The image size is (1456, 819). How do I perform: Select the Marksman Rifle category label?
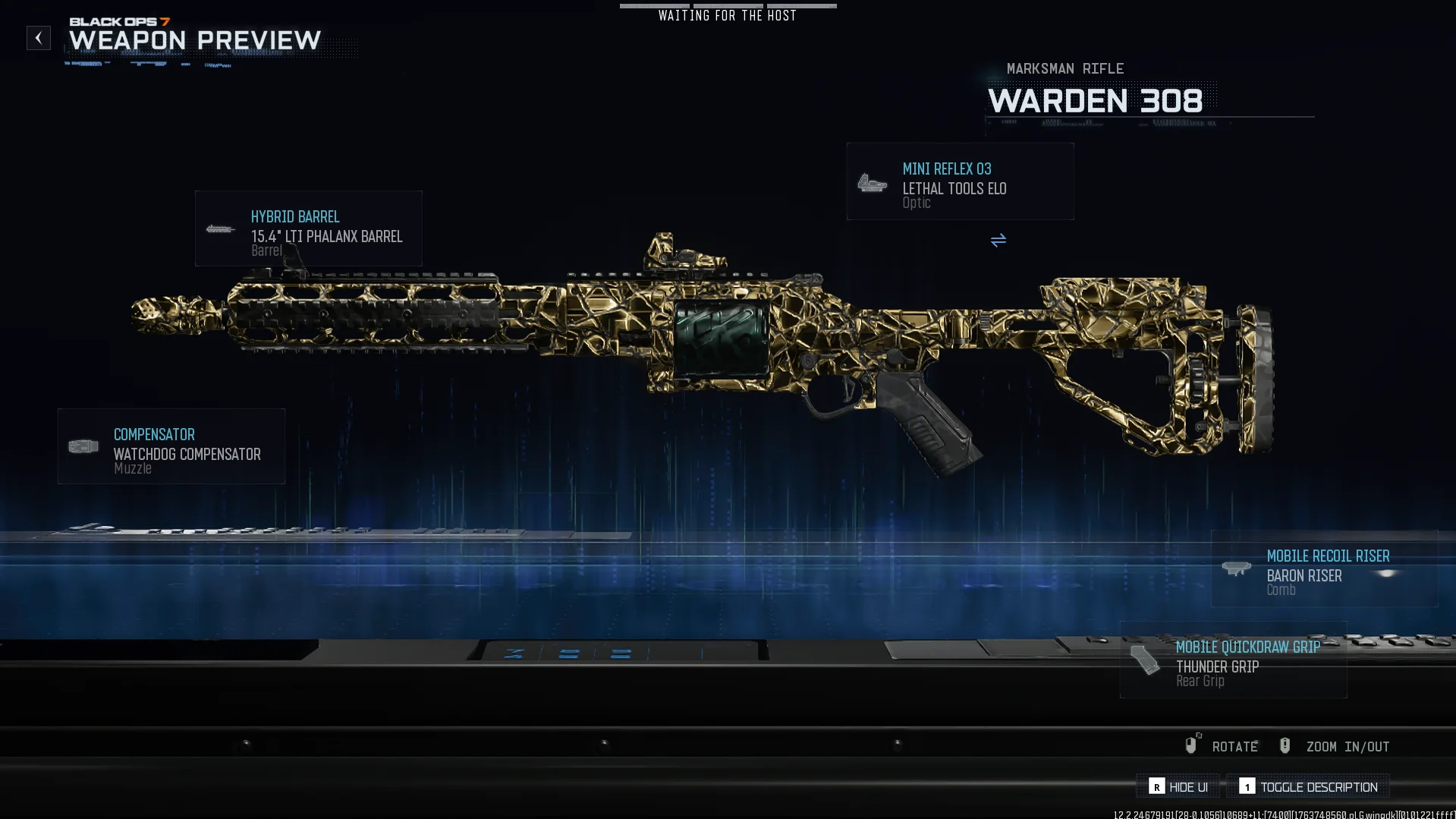[1064, 68]
